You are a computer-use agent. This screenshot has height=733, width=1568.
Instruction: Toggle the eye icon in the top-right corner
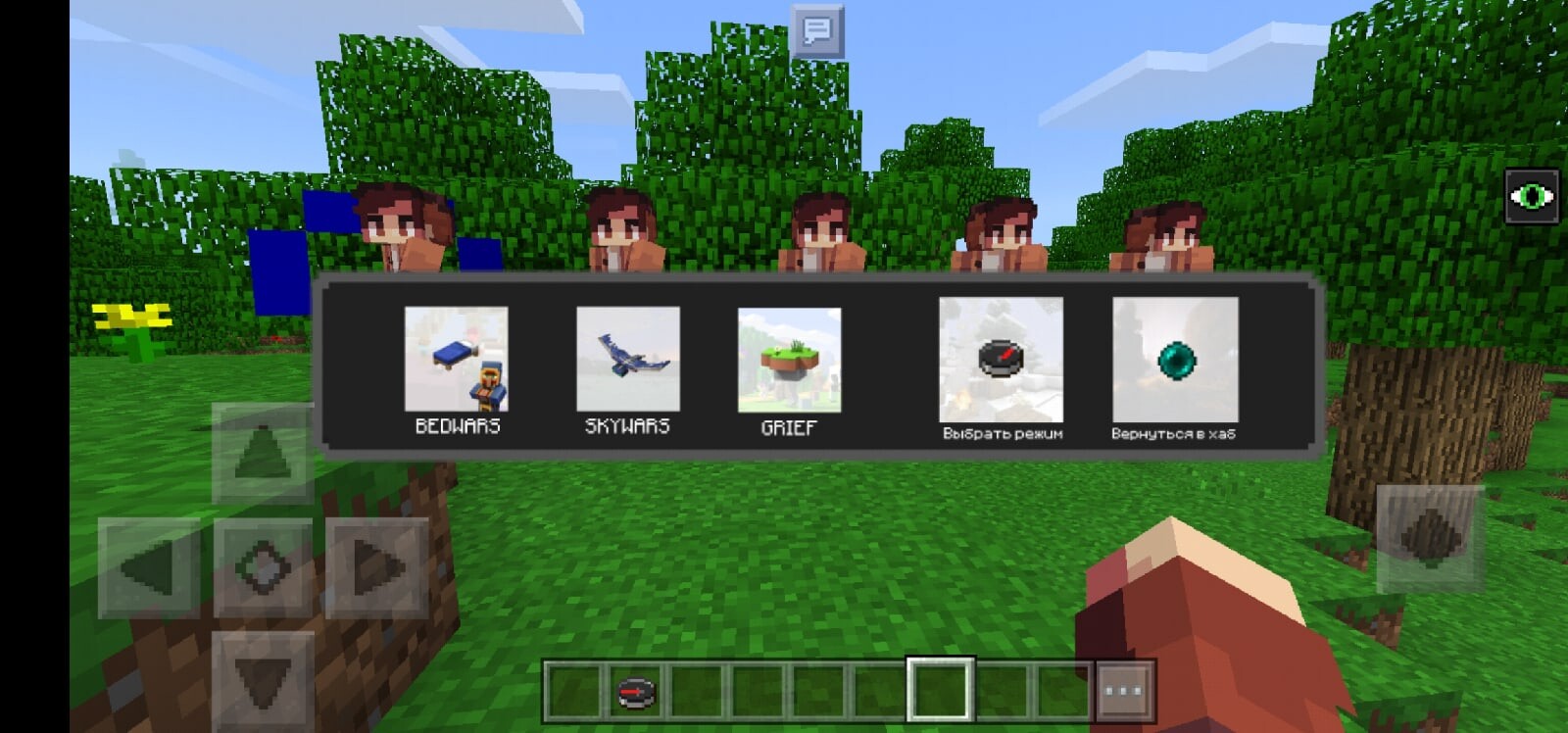pyautogui.click(x=1533, y=195)
